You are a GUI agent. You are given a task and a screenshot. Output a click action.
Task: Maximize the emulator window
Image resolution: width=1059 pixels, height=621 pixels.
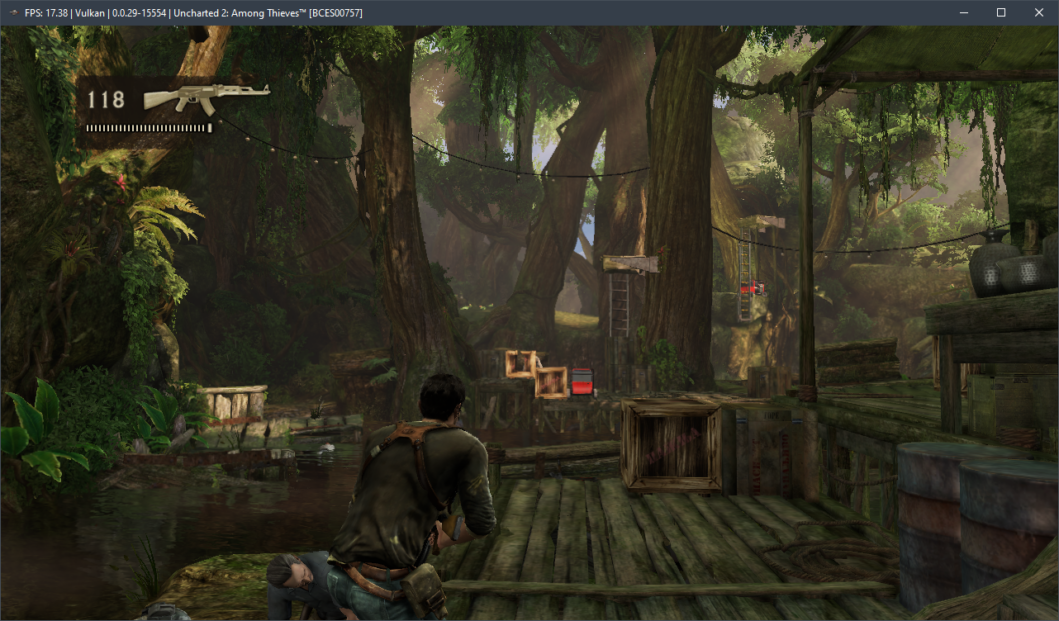(x=1001, y=12)
